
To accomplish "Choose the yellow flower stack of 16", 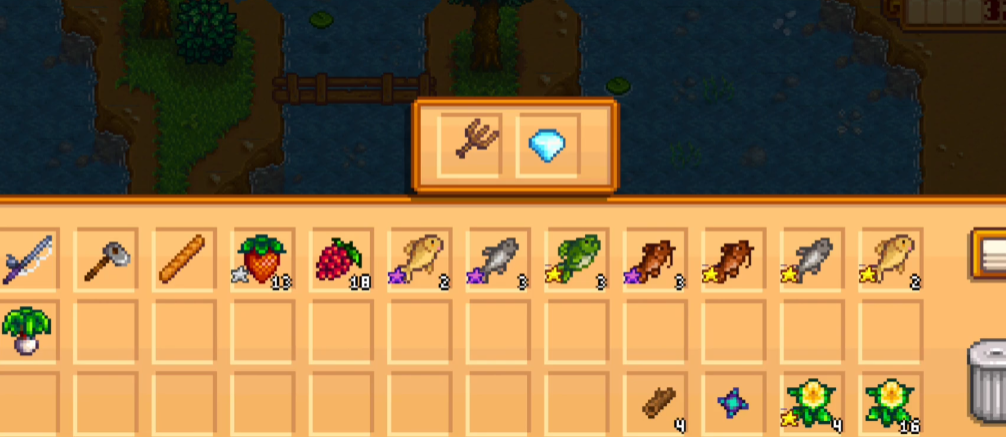I will [x=888, y=403].
